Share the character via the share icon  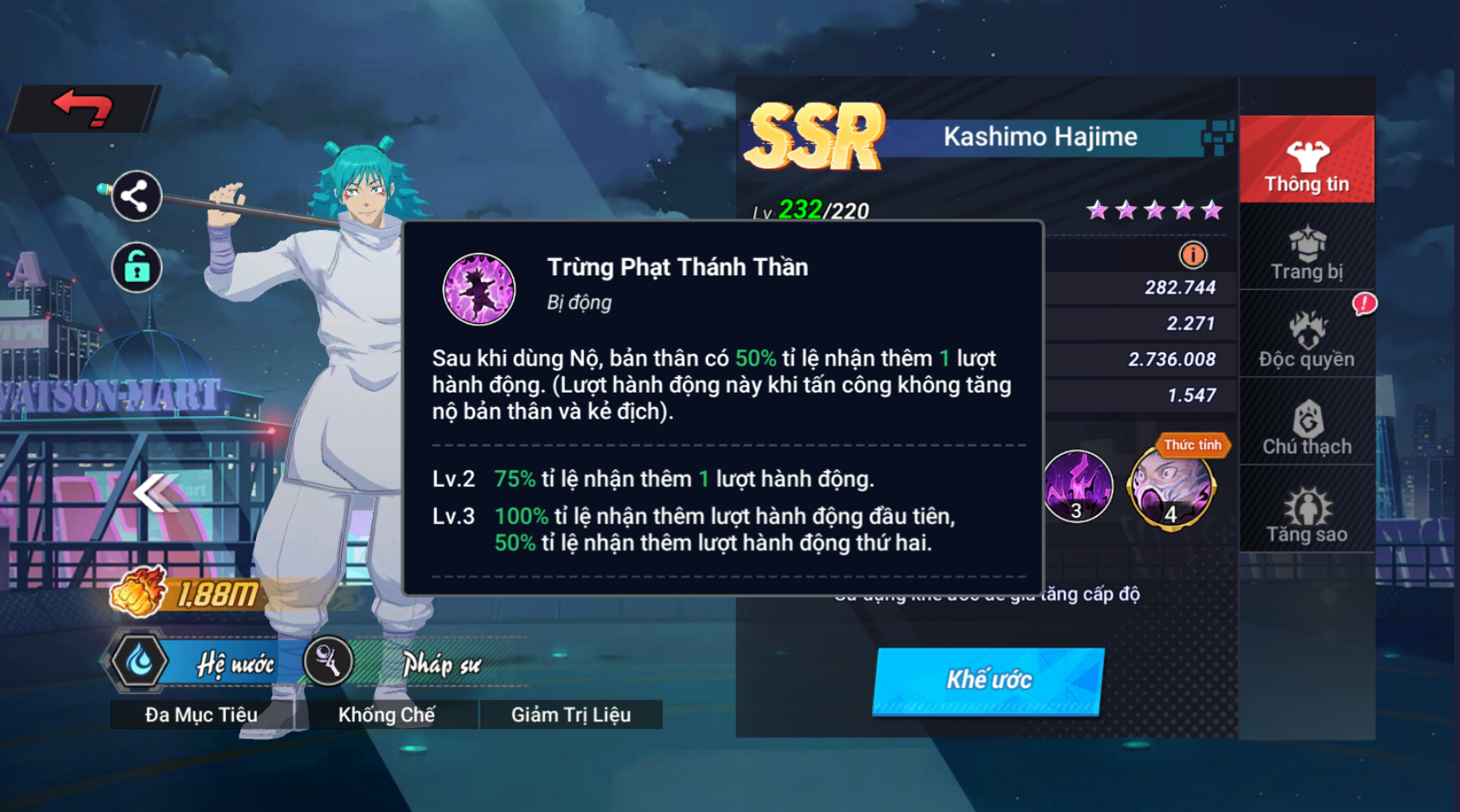pyautogui.click(x=136, y=196)
